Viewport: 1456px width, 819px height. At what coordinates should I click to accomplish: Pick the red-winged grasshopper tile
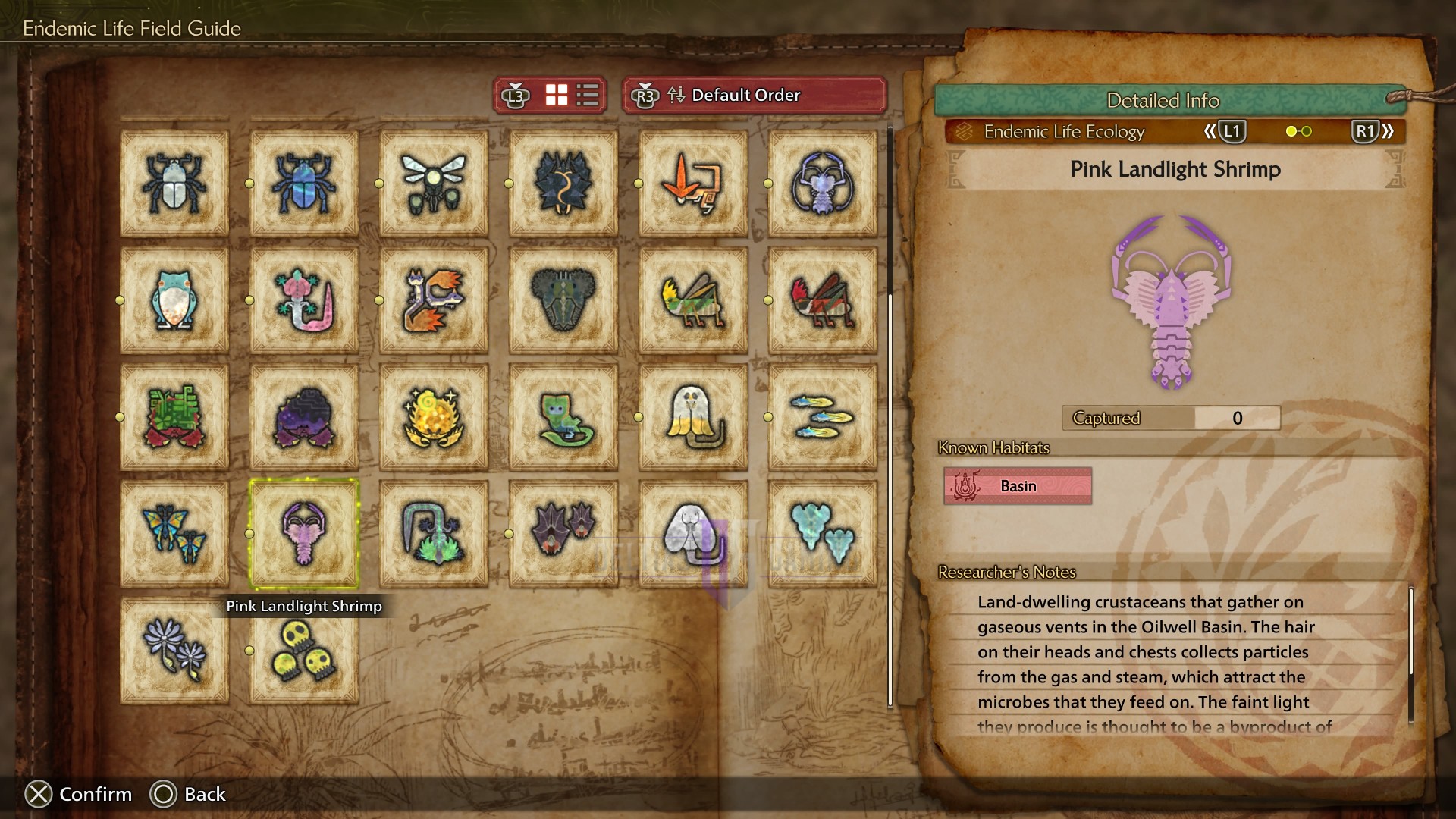click(823, 300)
